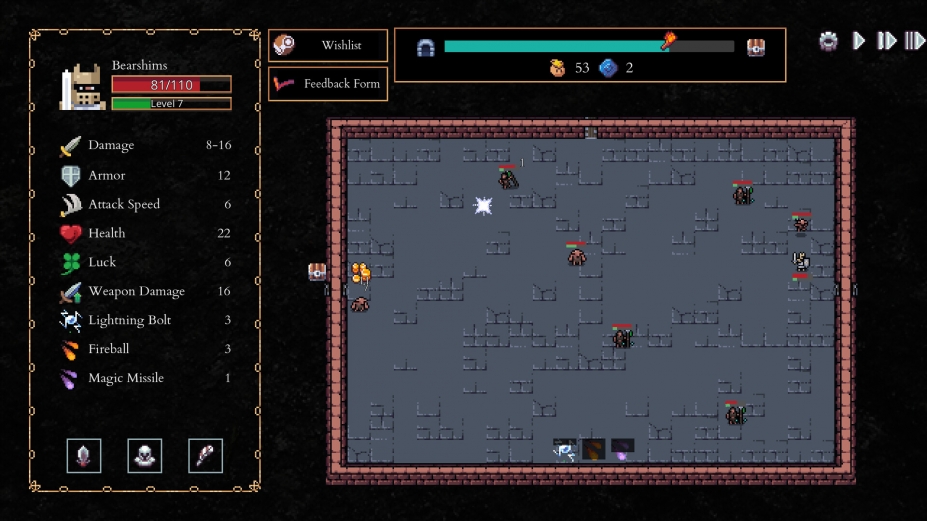The width and height of the screenshot is (927, 521).
Task: Set game speed to normal play
Action: point(859,41)
